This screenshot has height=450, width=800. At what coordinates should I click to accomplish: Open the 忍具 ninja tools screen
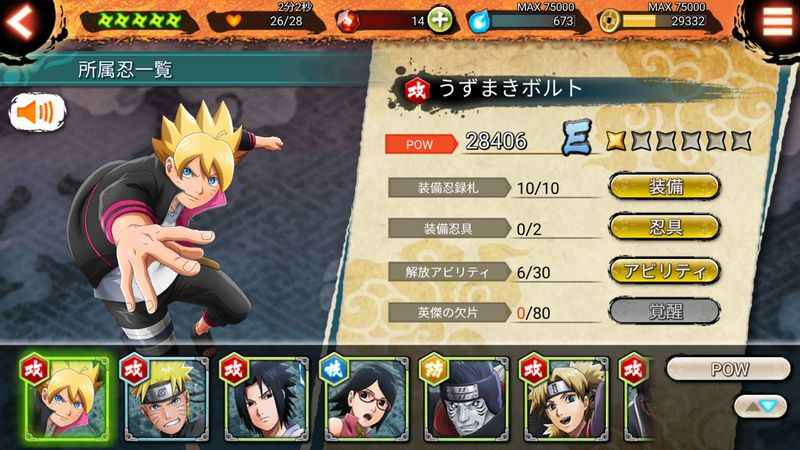(664, 228)
